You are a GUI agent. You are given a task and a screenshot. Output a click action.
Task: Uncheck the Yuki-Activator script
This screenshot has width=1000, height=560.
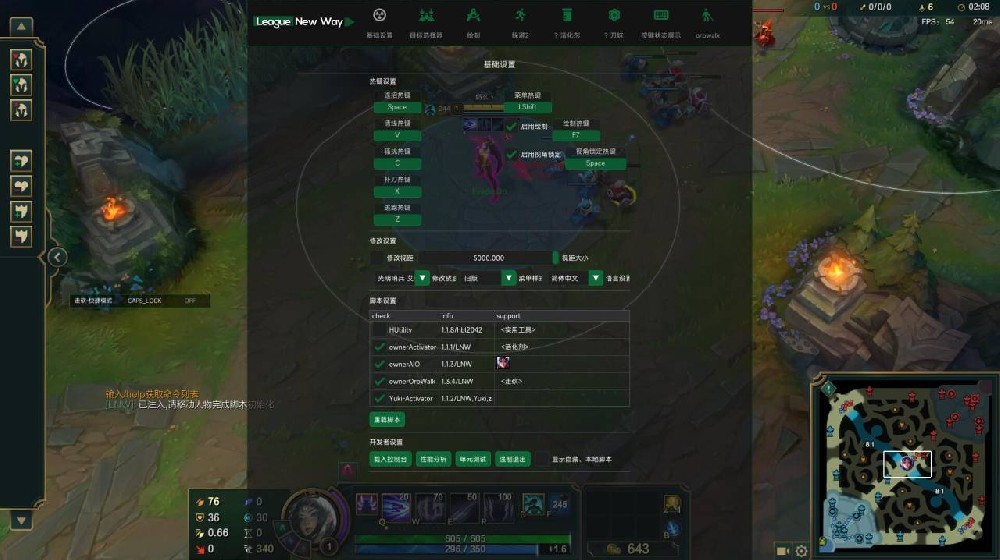(379, 398)
